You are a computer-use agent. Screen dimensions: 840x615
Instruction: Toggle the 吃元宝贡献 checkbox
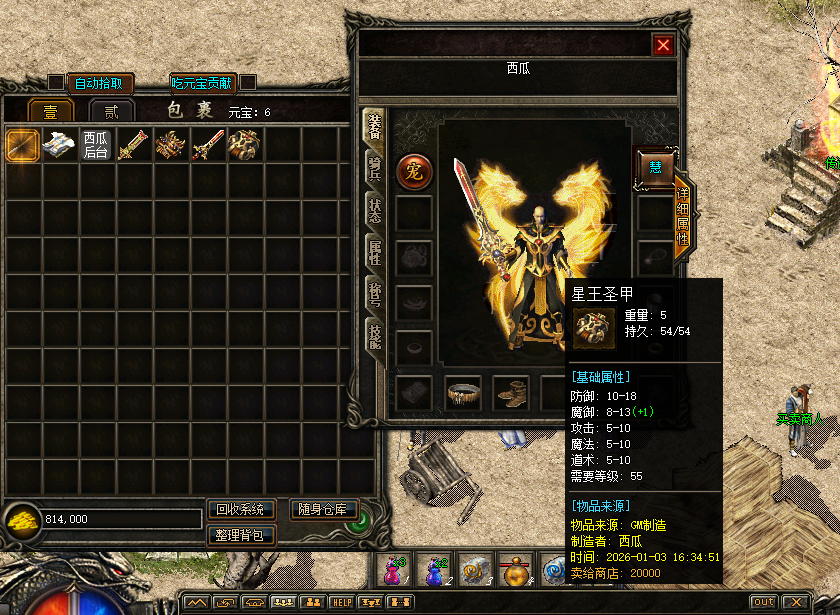[x=248, y=82]
